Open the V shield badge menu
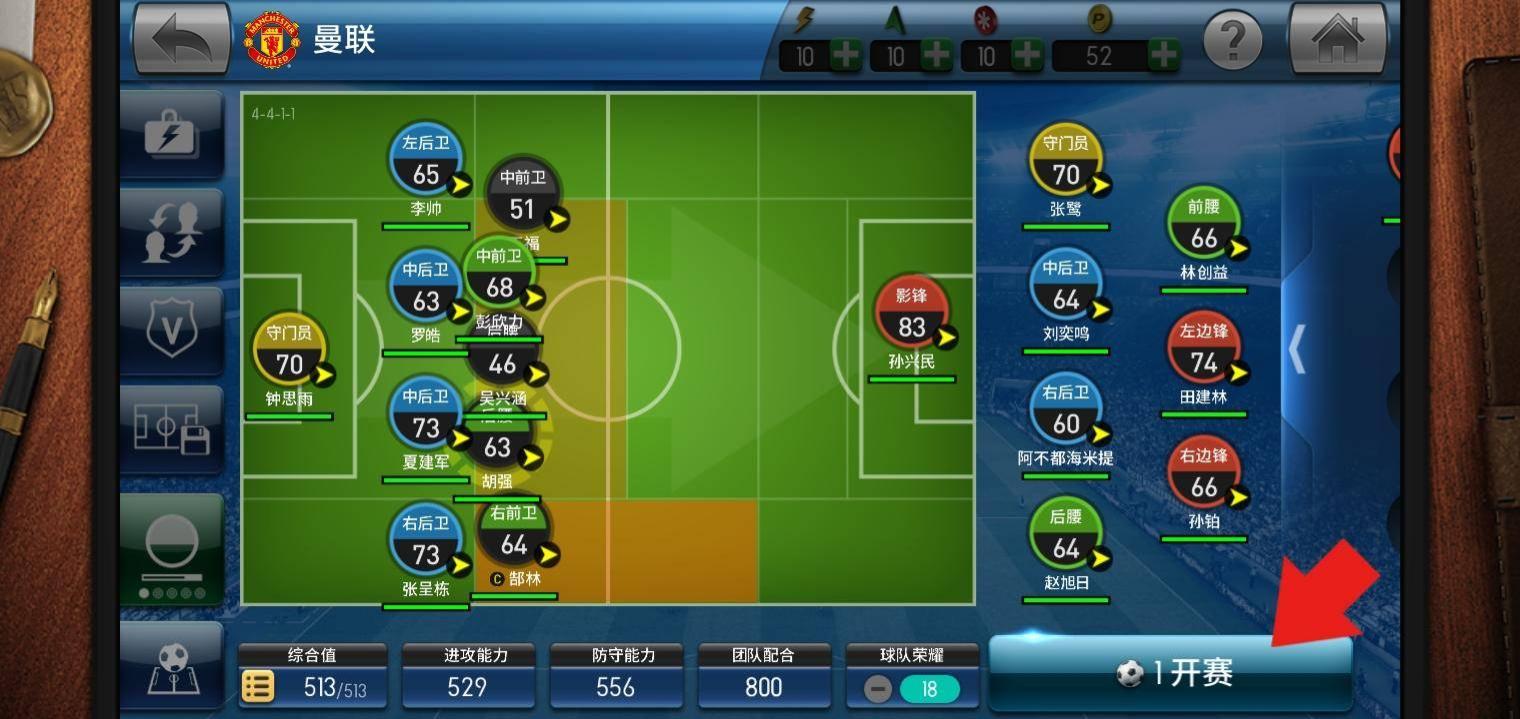The image size is (1520, 719). tap(171, 330)
